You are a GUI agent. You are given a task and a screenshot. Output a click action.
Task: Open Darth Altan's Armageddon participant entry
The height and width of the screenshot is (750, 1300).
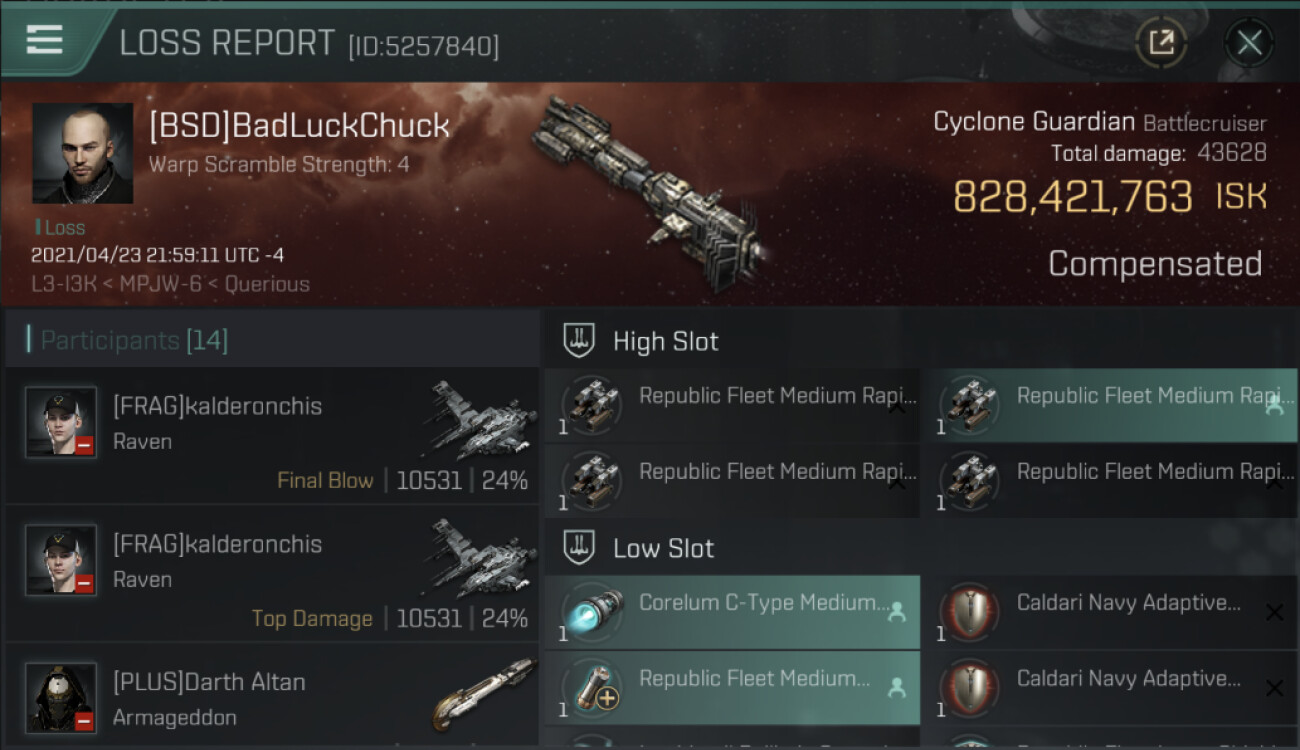pyautogui.click(x=272, y=698)
